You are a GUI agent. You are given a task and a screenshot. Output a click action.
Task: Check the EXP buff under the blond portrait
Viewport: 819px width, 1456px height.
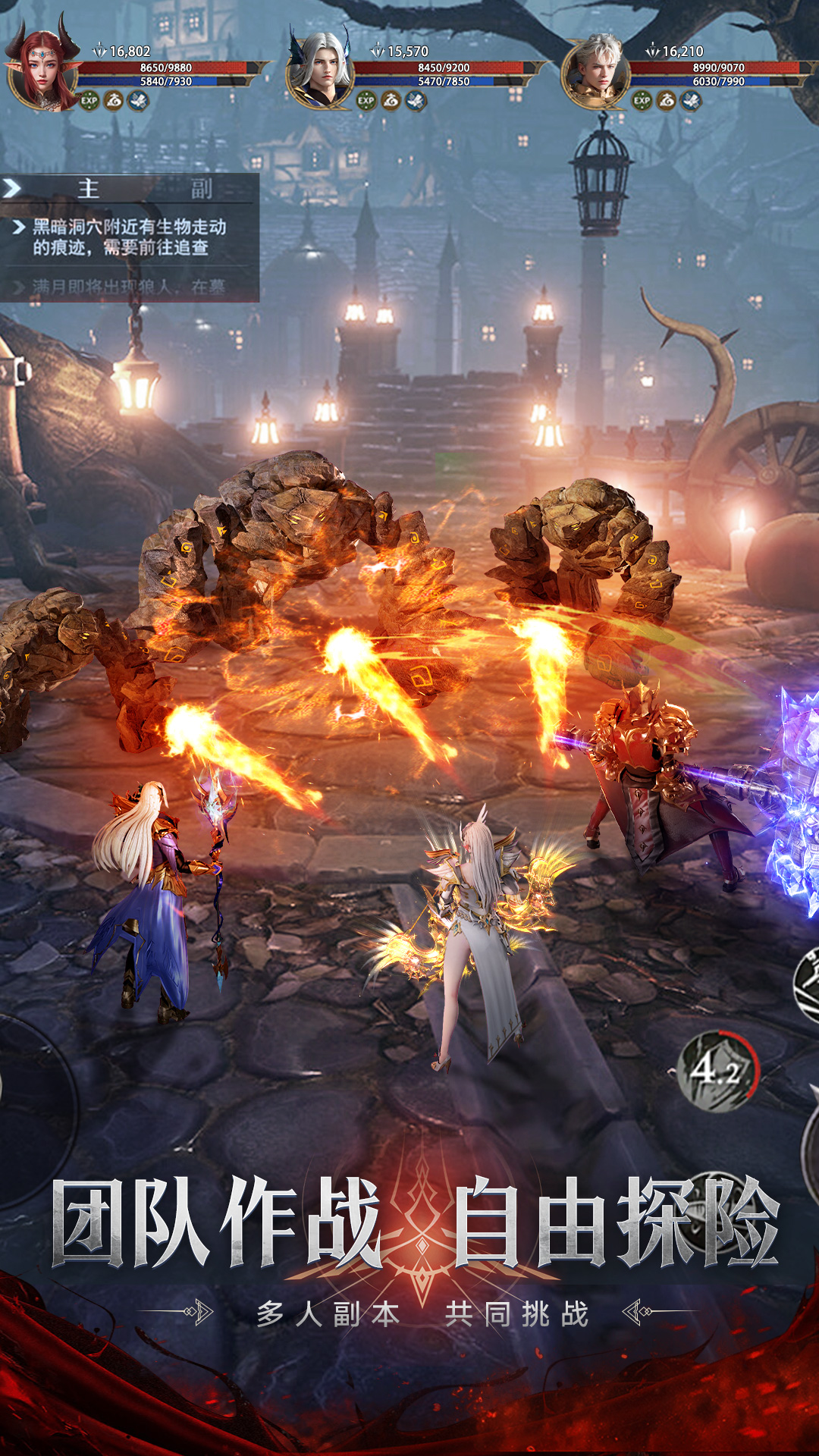click(x=642, y=100)
